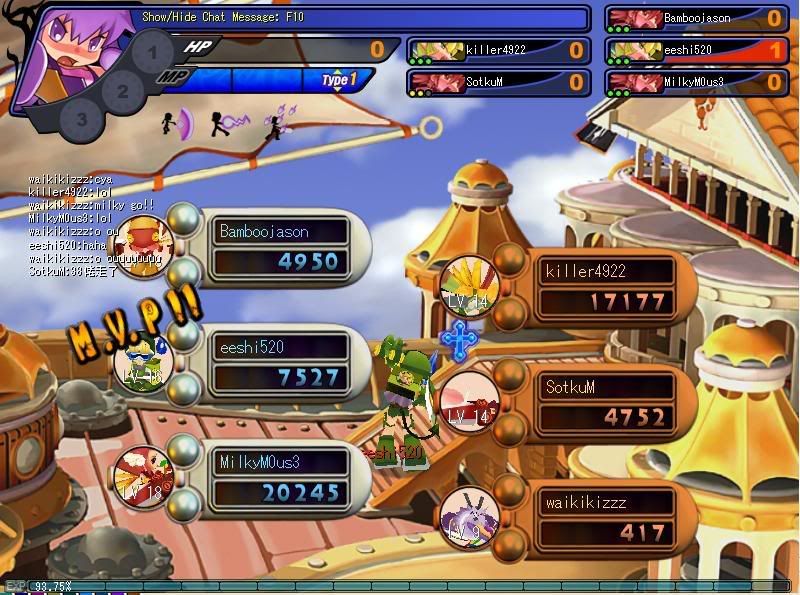
Task: Select skill slot number 3
Action: tap(82, 118)
